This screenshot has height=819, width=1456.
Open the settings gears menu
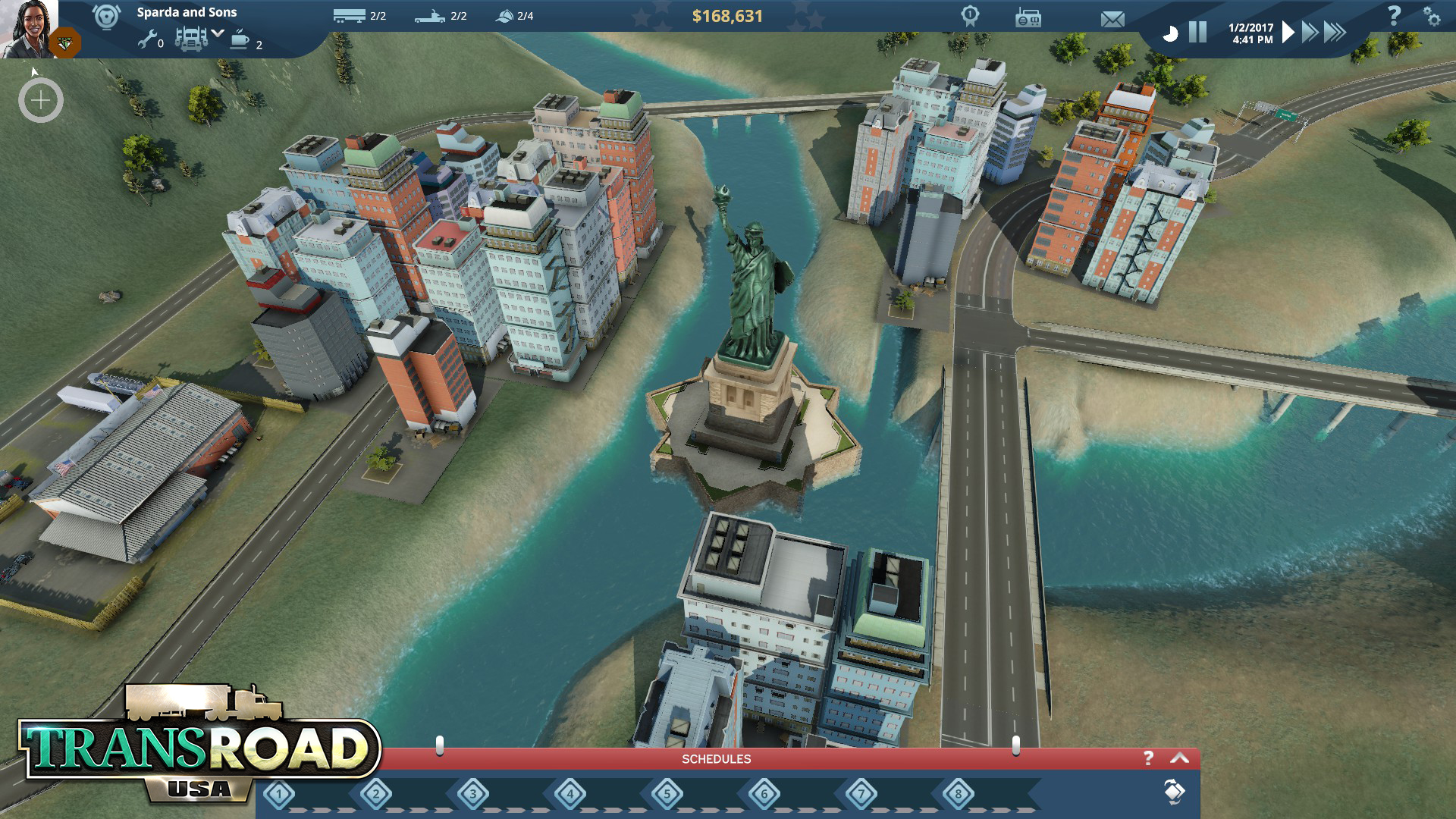pos(1431,17)
